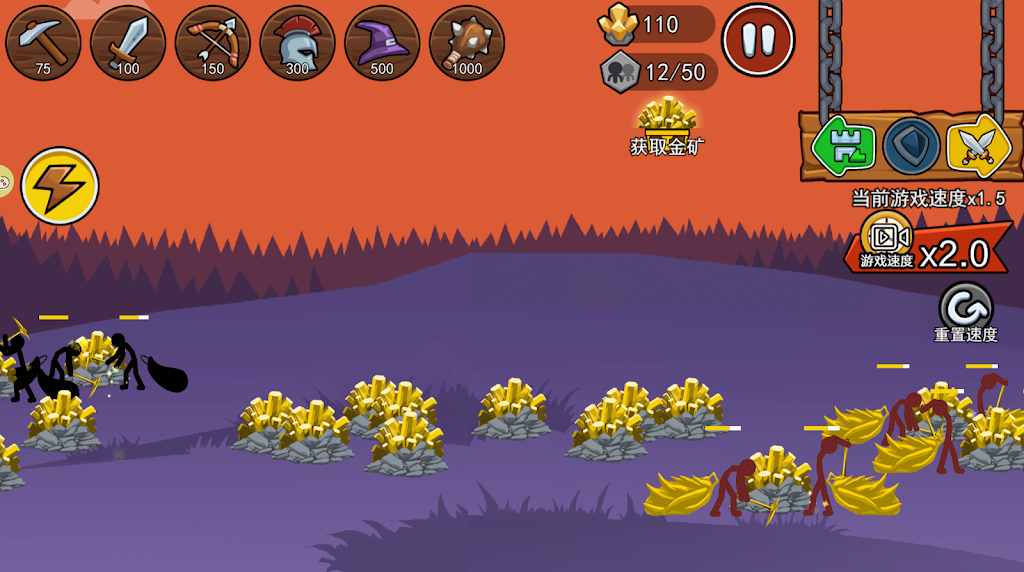Hire a wizard with the purple hat
1024x572 pixels.
(x=382, y=43)
